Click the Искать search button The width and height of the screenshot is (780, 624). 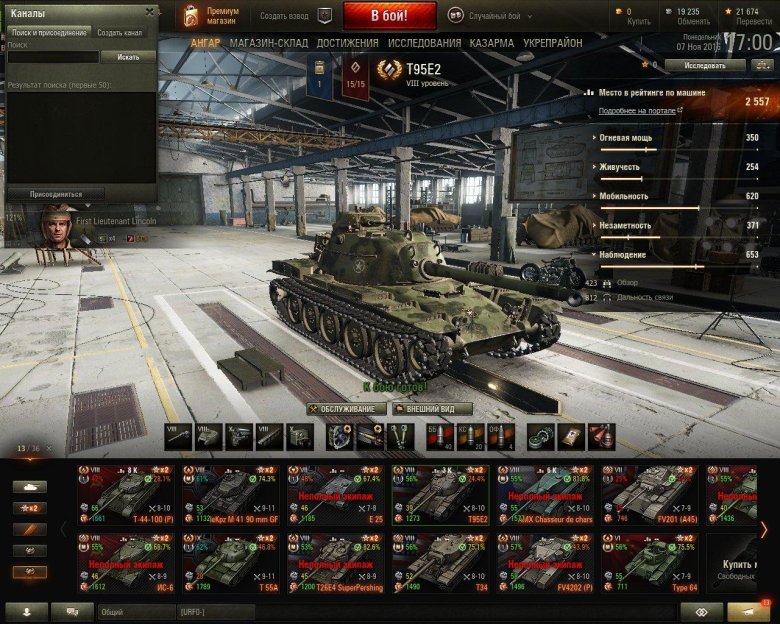[x=128, y=57]
